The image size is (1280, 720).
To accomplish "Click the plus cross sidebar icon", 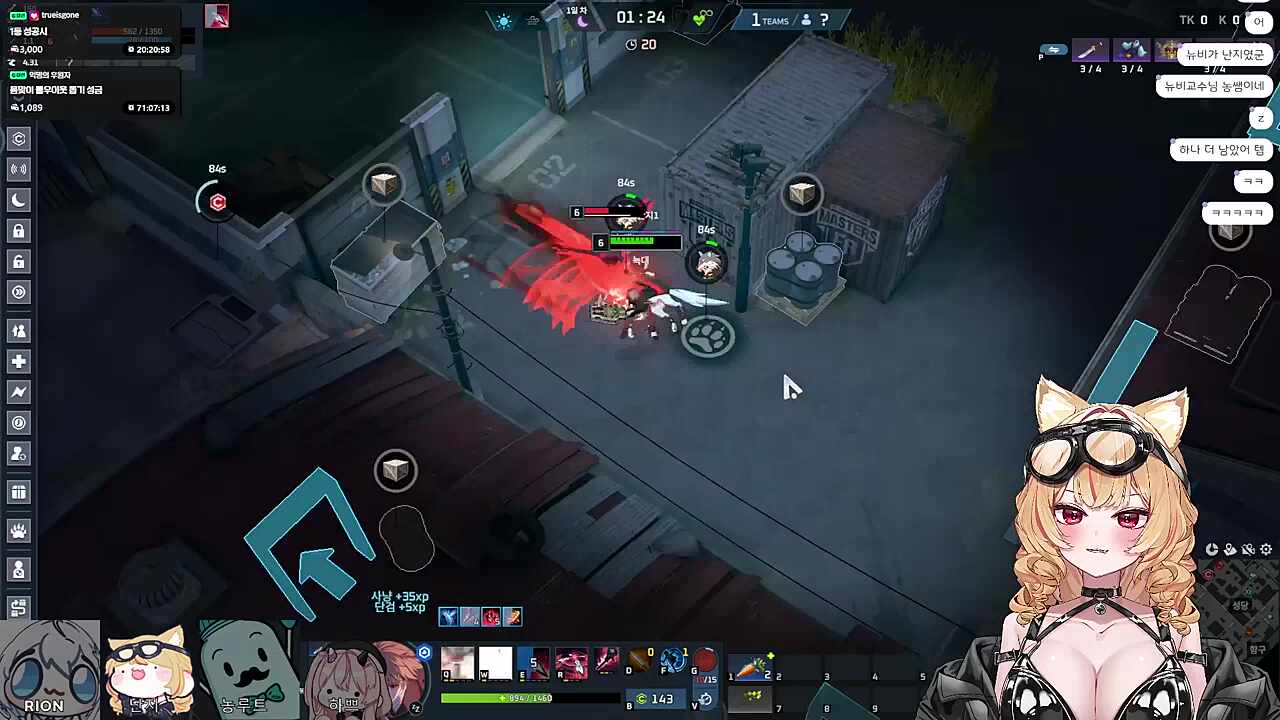I will pos(19,361).
